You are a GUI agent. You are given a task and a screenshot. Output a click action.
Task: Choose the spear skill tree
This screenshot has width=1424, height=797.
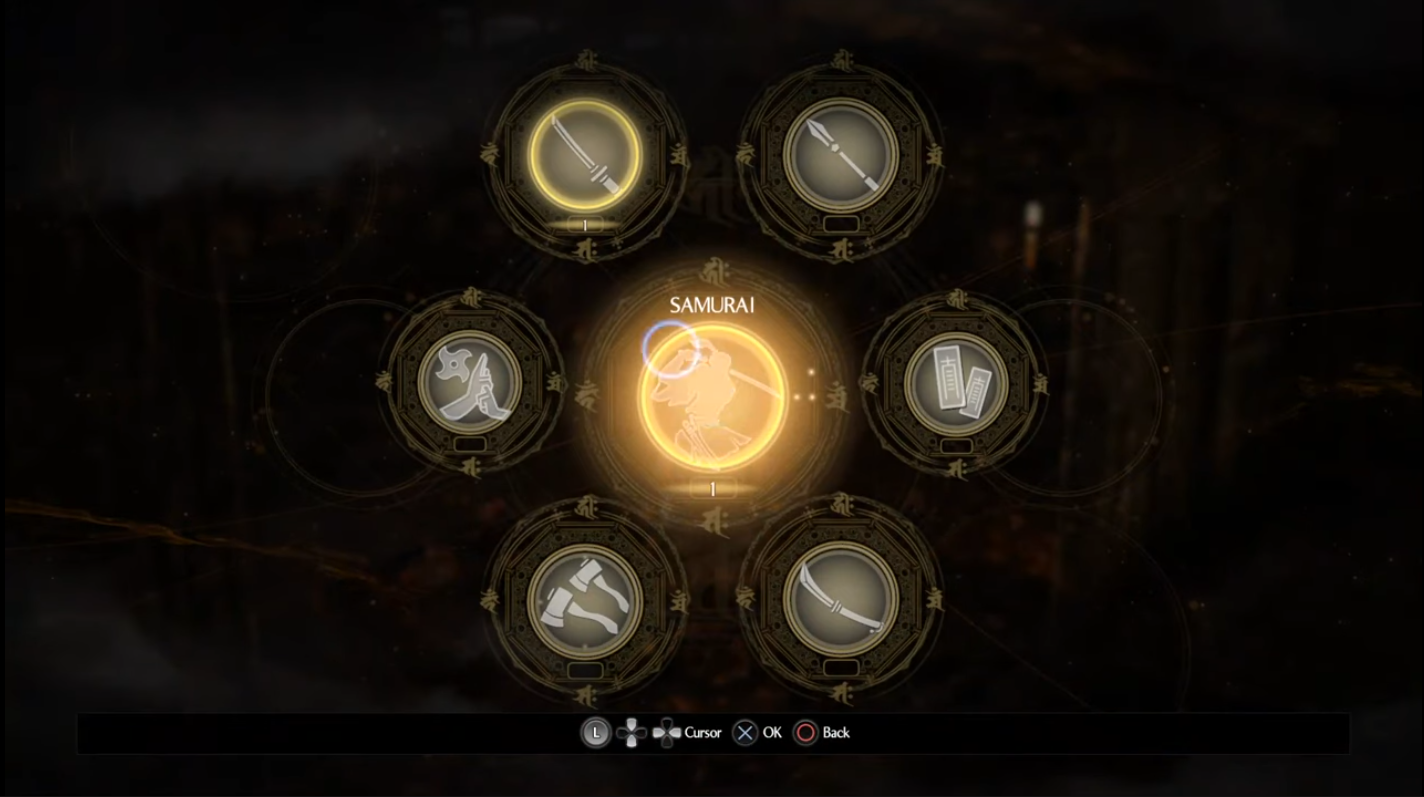(x=840, y=154)
